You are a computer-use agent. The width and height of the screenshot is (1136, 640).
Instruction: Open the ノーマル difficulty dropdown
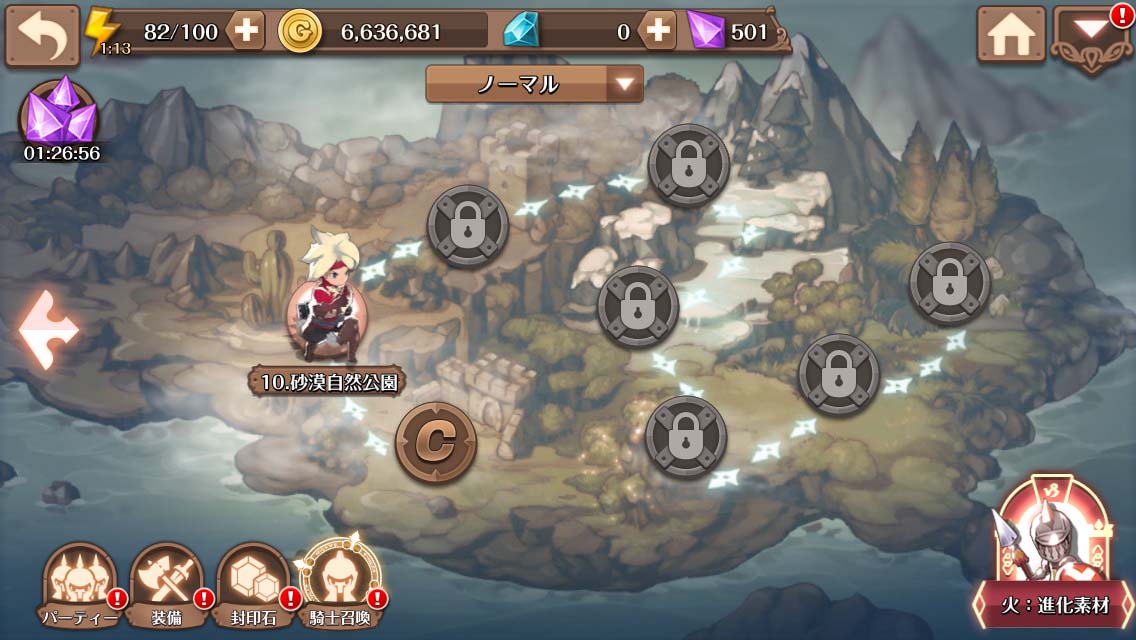[x=534, y=84]
